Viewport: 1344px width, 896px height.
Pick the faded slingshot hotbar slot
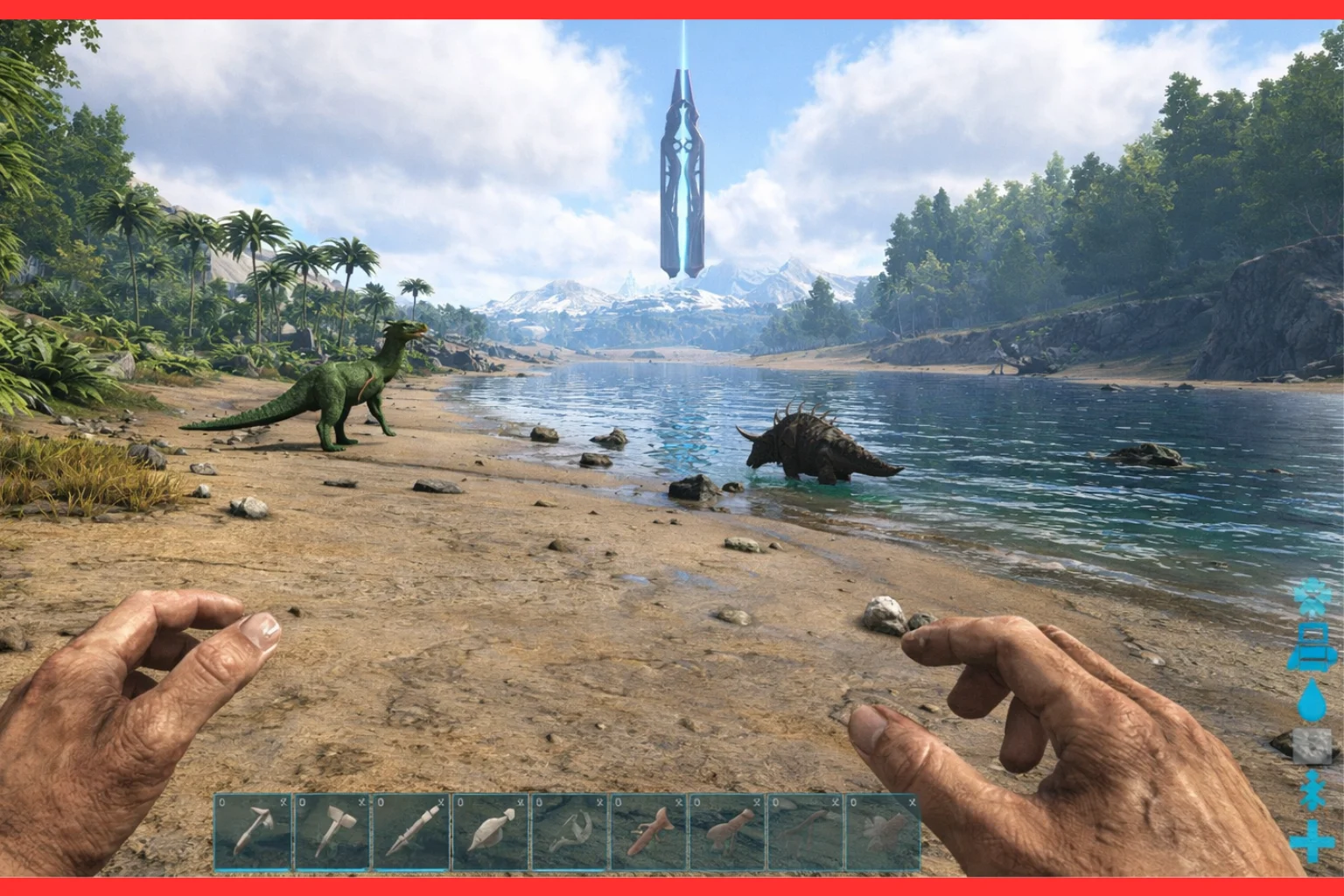[x=569, y=832]
